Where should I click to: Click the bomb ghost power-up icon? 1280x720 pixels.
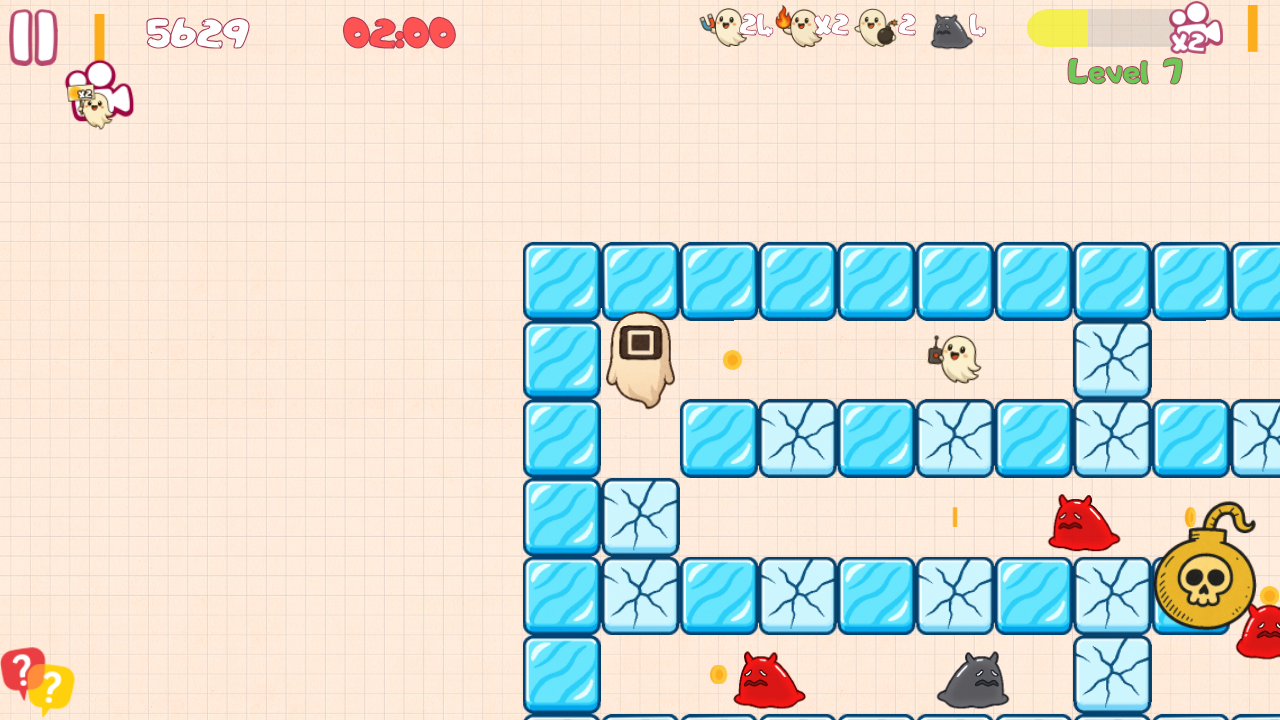(874, 27)
